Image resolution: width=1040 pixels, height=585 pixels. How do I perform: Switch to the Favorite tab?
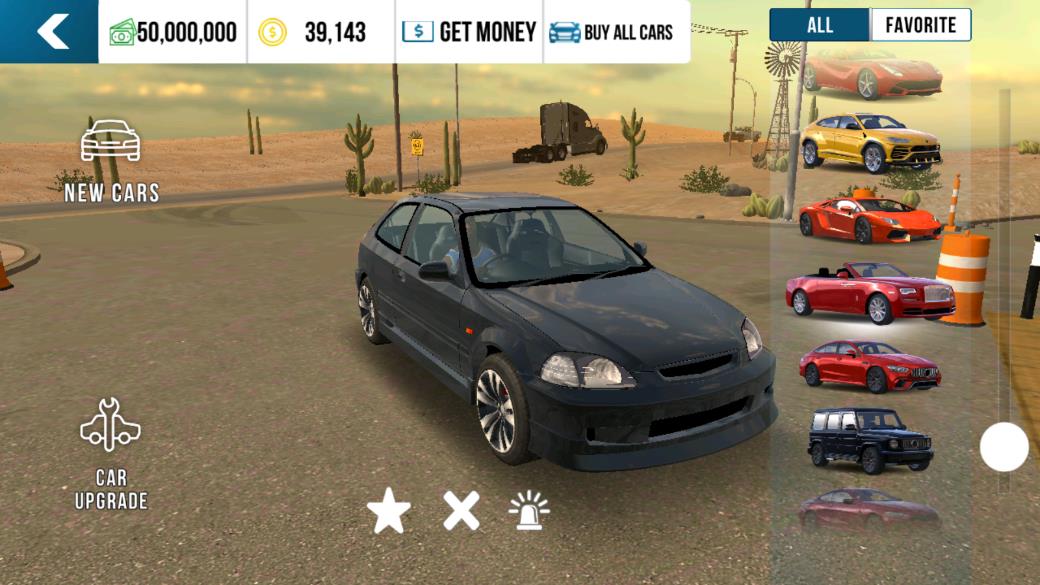pyautogui.click(x=920, y=25)
